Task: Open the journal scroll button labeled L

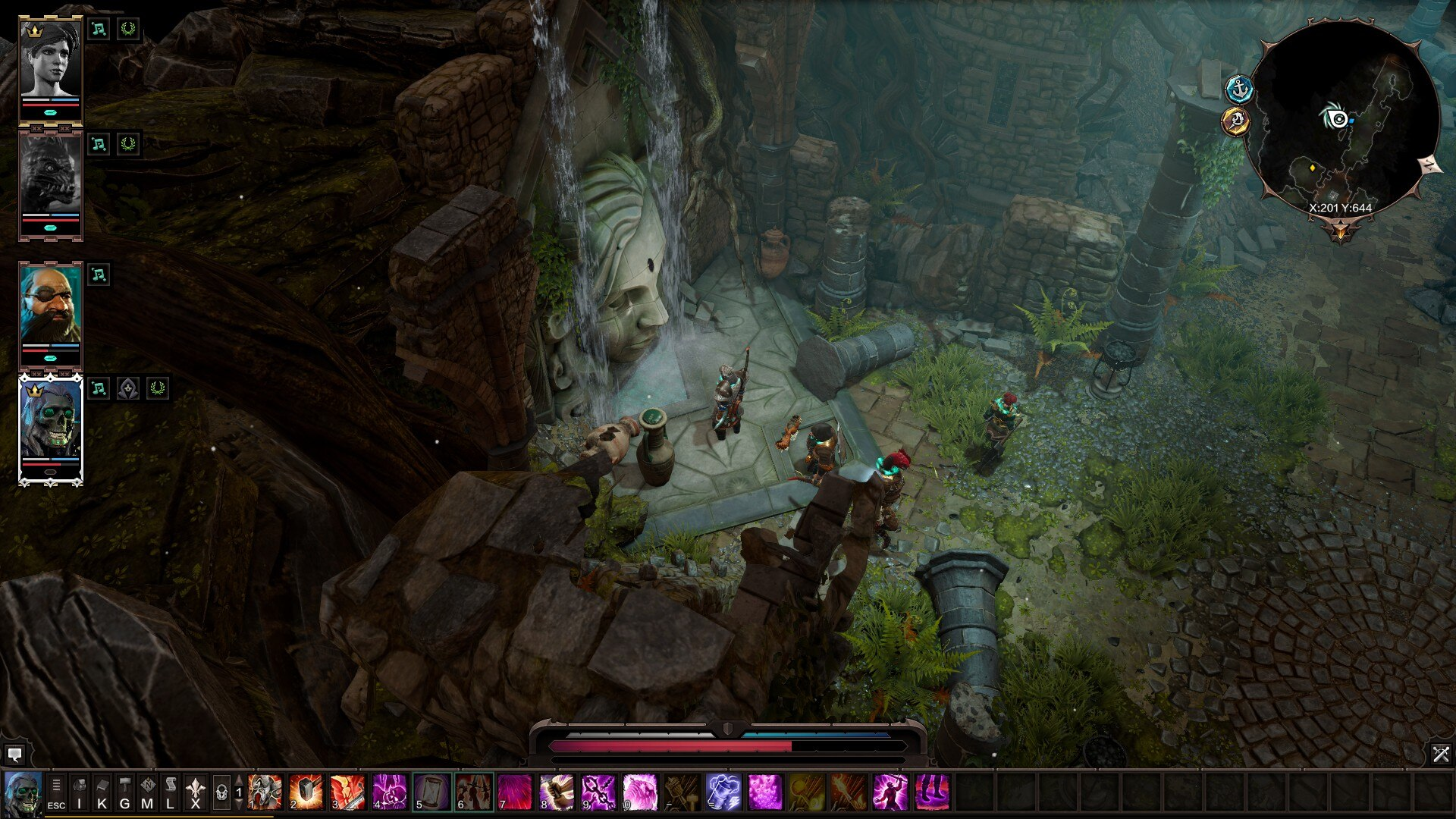Action: (x=171, y=792)
